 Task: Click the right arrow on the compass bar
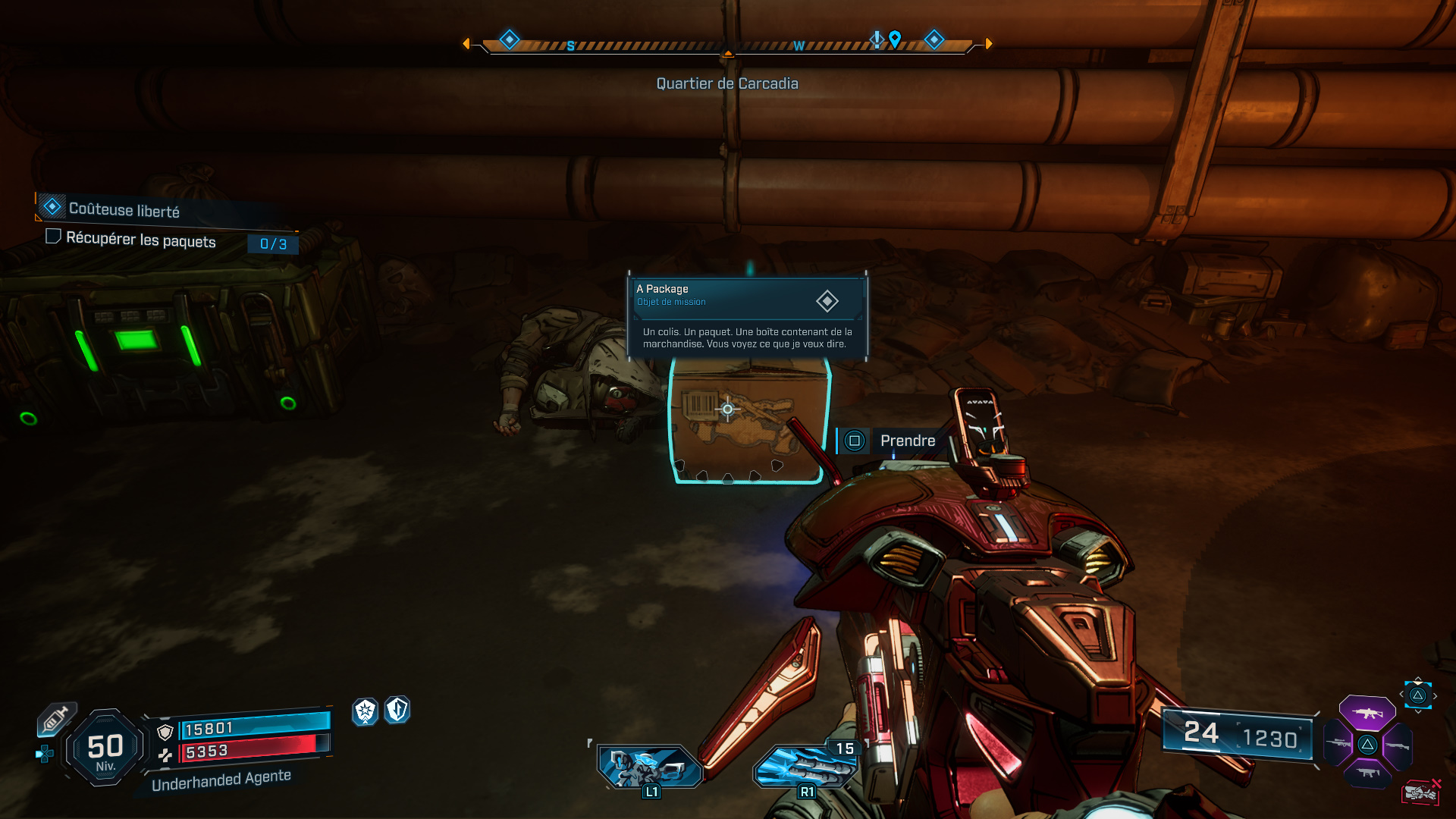(x=988, y=43)
